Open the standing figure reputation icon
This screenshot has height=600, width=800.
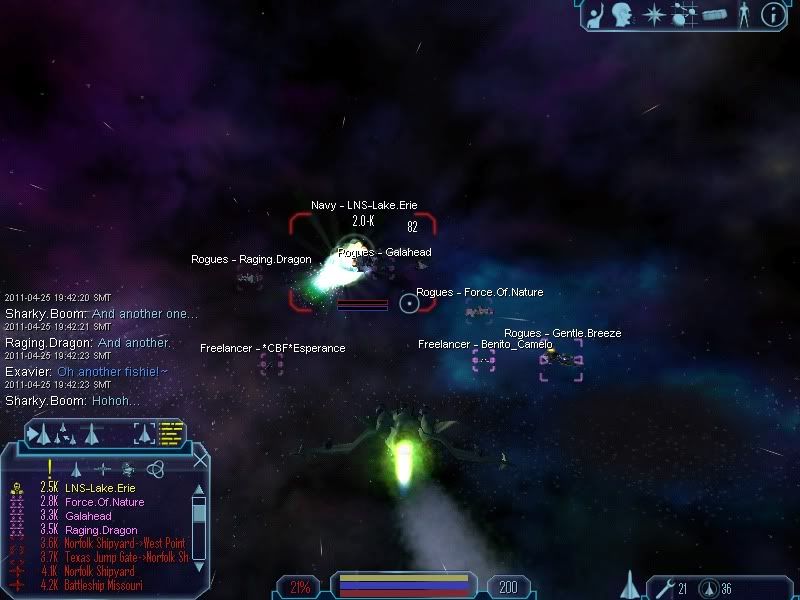point(742,14)
